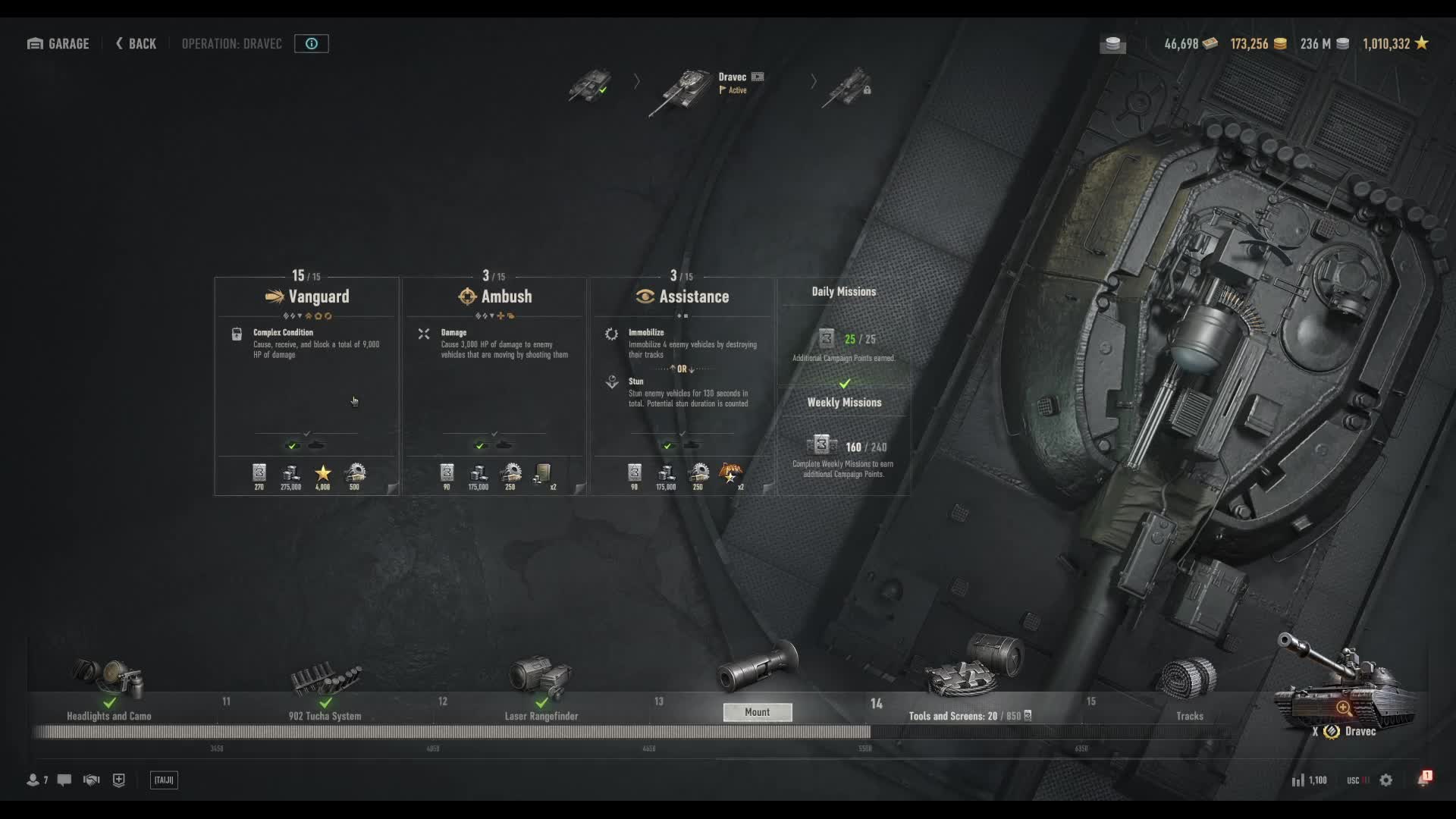Mount the unlocked gun part
Image resolution: width=1456 pixels, height=819 pixels.
click(757, 712)
